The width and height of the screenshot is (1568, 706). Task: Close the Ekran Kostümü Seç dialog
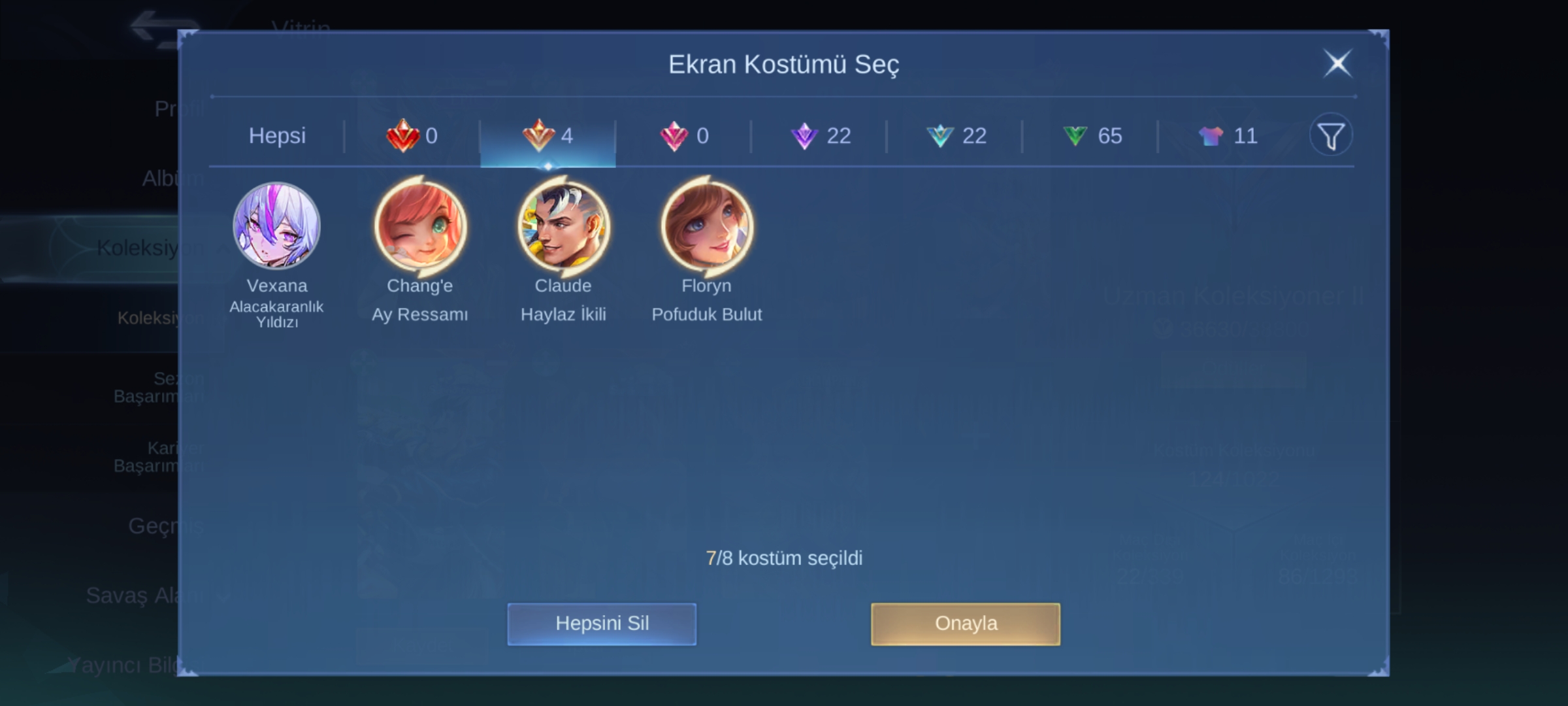[1337, 64]
